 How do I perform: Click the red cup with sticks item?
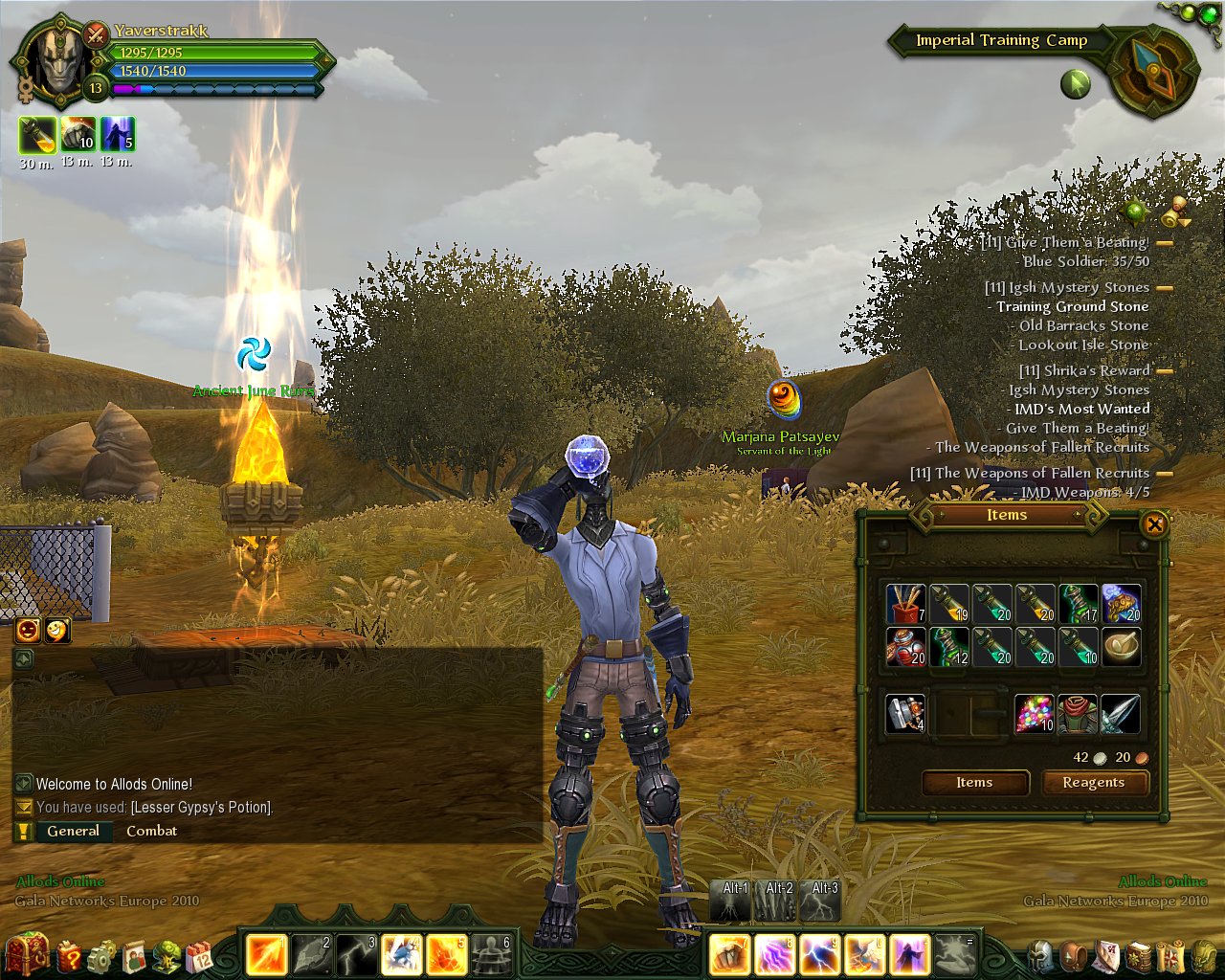click(905, 604)
